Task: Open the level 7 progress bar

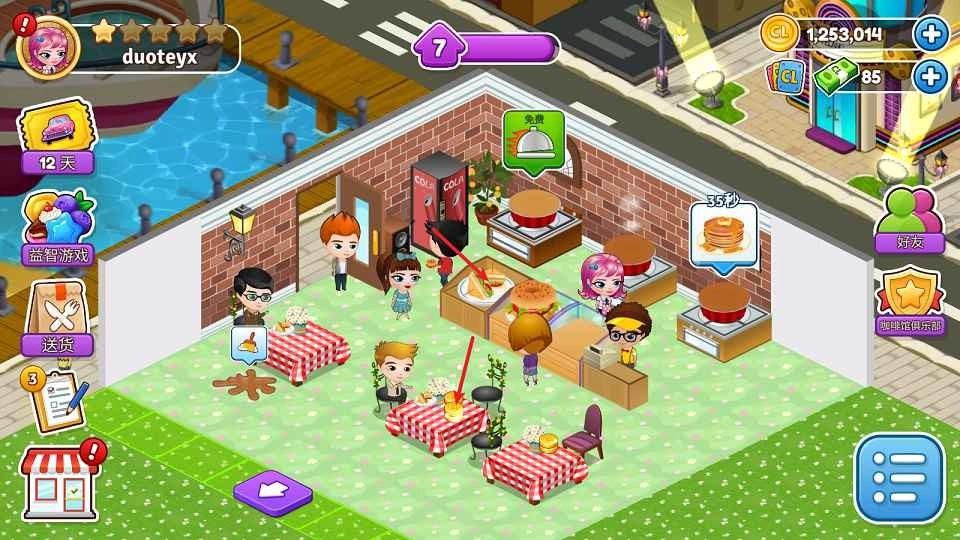Action: [488, 48]
